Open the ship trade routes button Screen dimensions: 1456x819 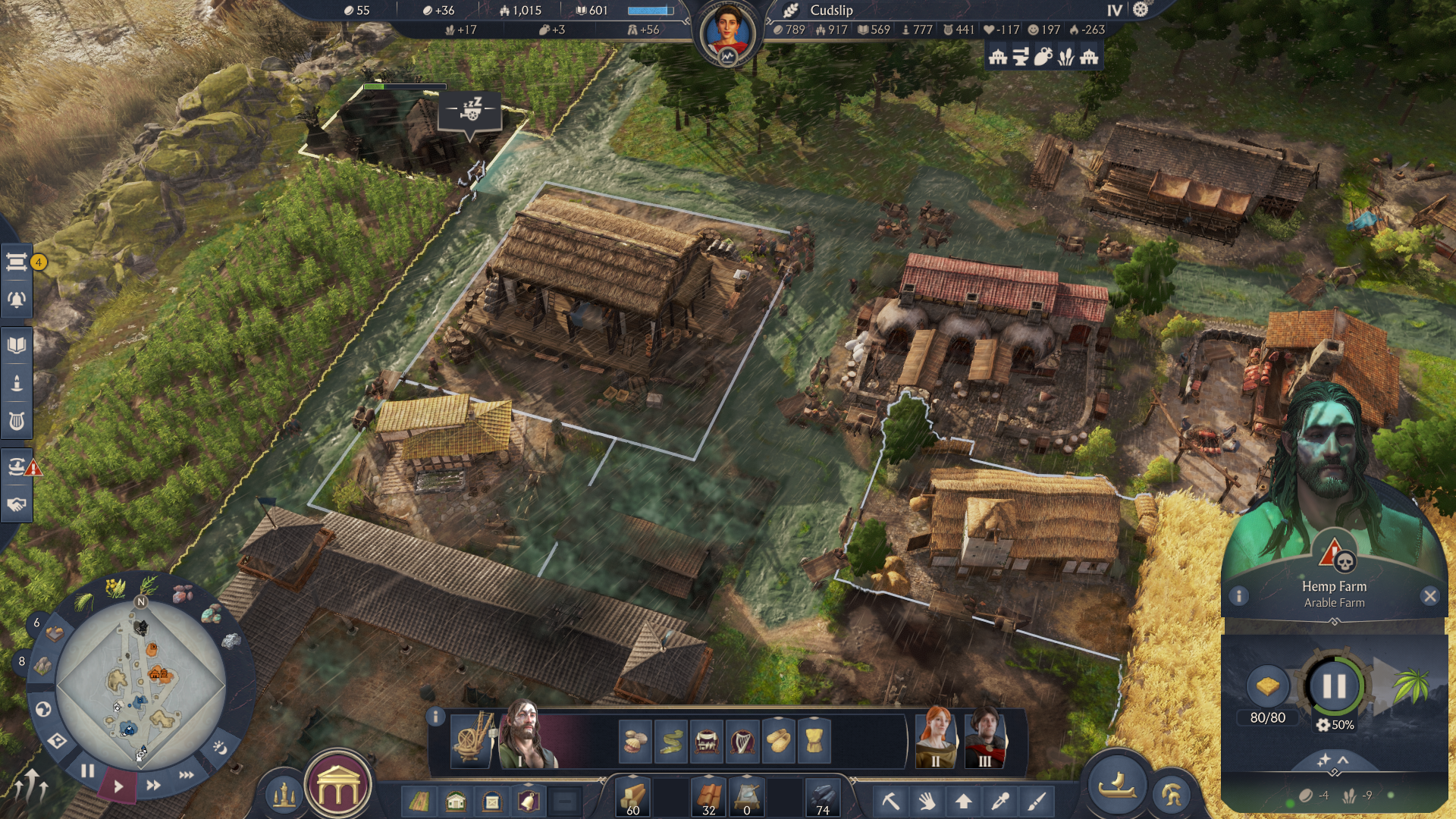click(1117, 786)
